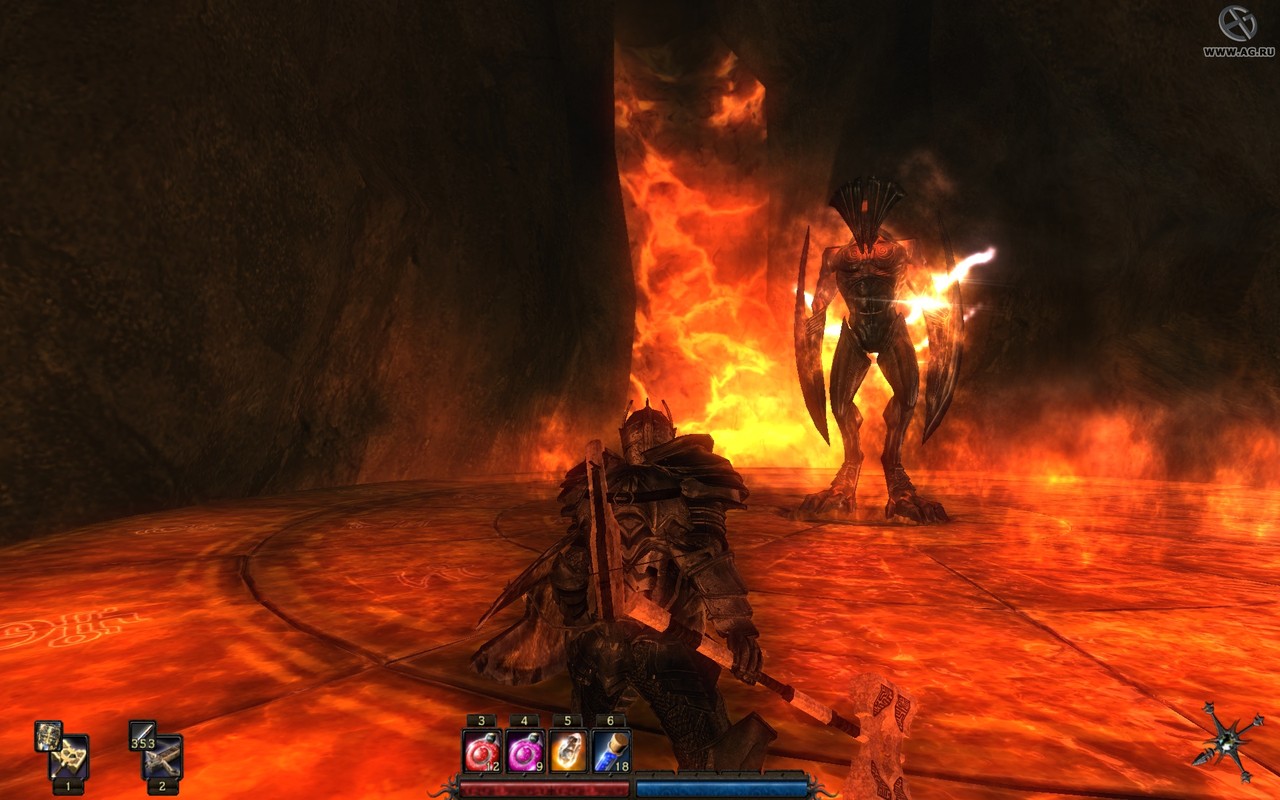Open the spiked compass star icon

[1228, 741]
